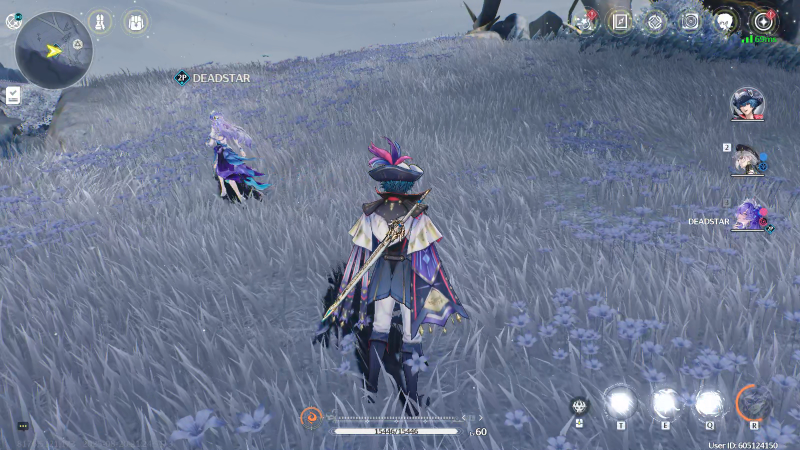The image size is (800, 450).
Task: Click the crown-shaped emblem icon beside the skills
Action: point(579,406)
